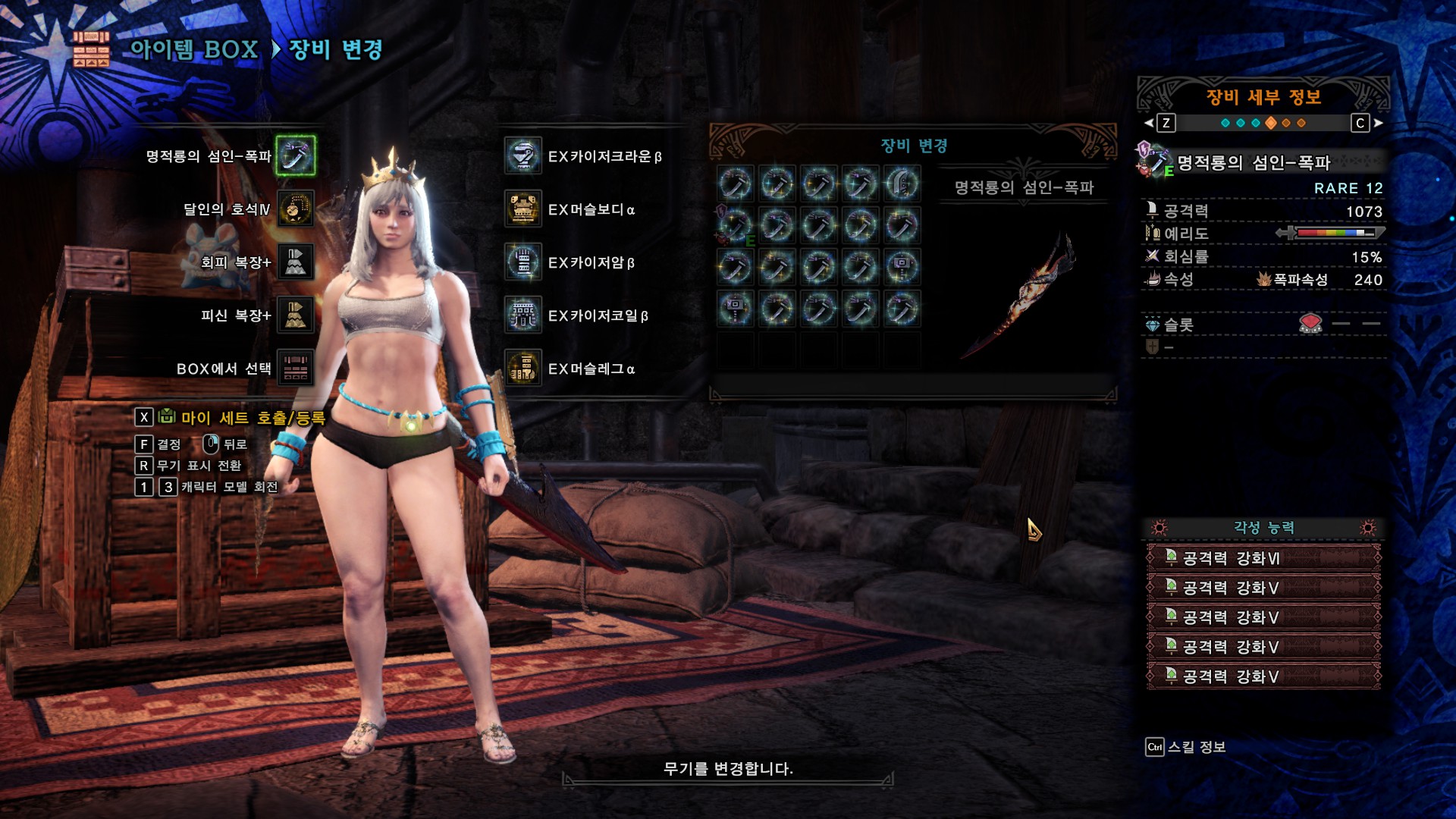The image size is (1456, 819).
Task: Select the 공격력 강화VI awakening ability row
Action: tap(1263, 558)
